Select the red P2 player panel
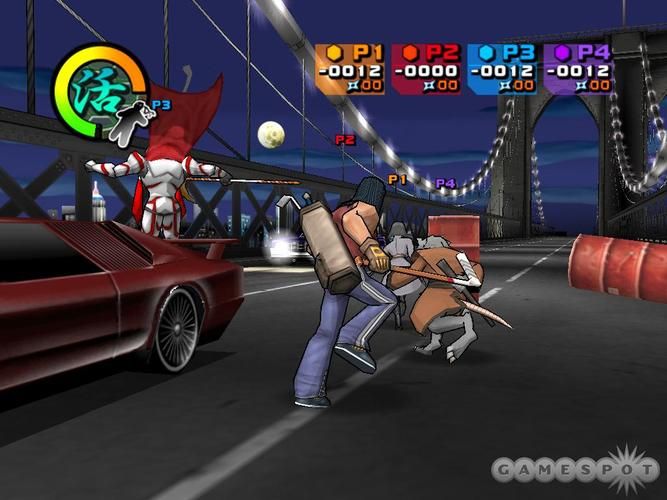Image resolution: width=667 pixels, height=500 pixels. (427, 69)
